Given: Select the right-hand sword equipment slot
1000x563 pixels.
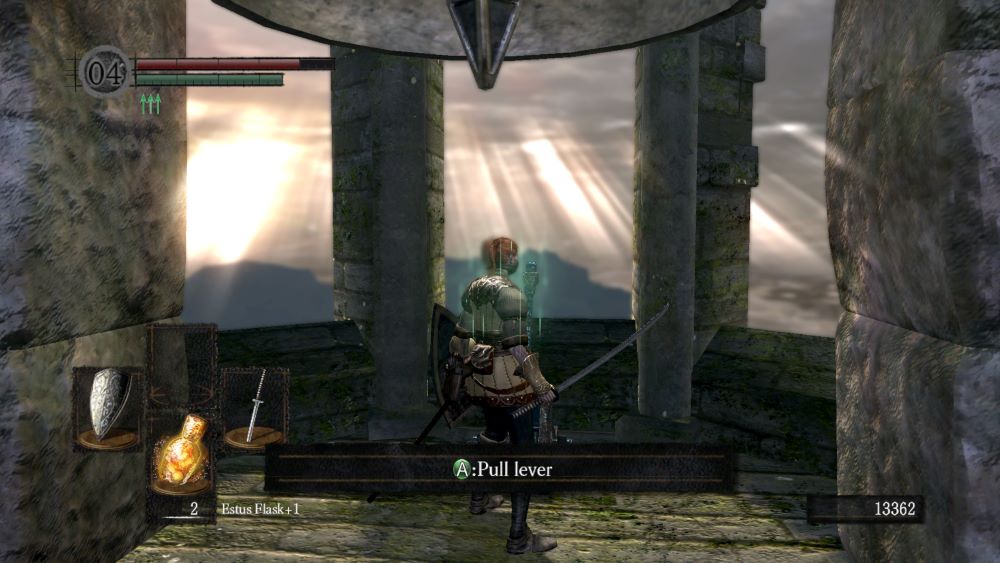Looking at the screenshot, I should tap(254, 407).
